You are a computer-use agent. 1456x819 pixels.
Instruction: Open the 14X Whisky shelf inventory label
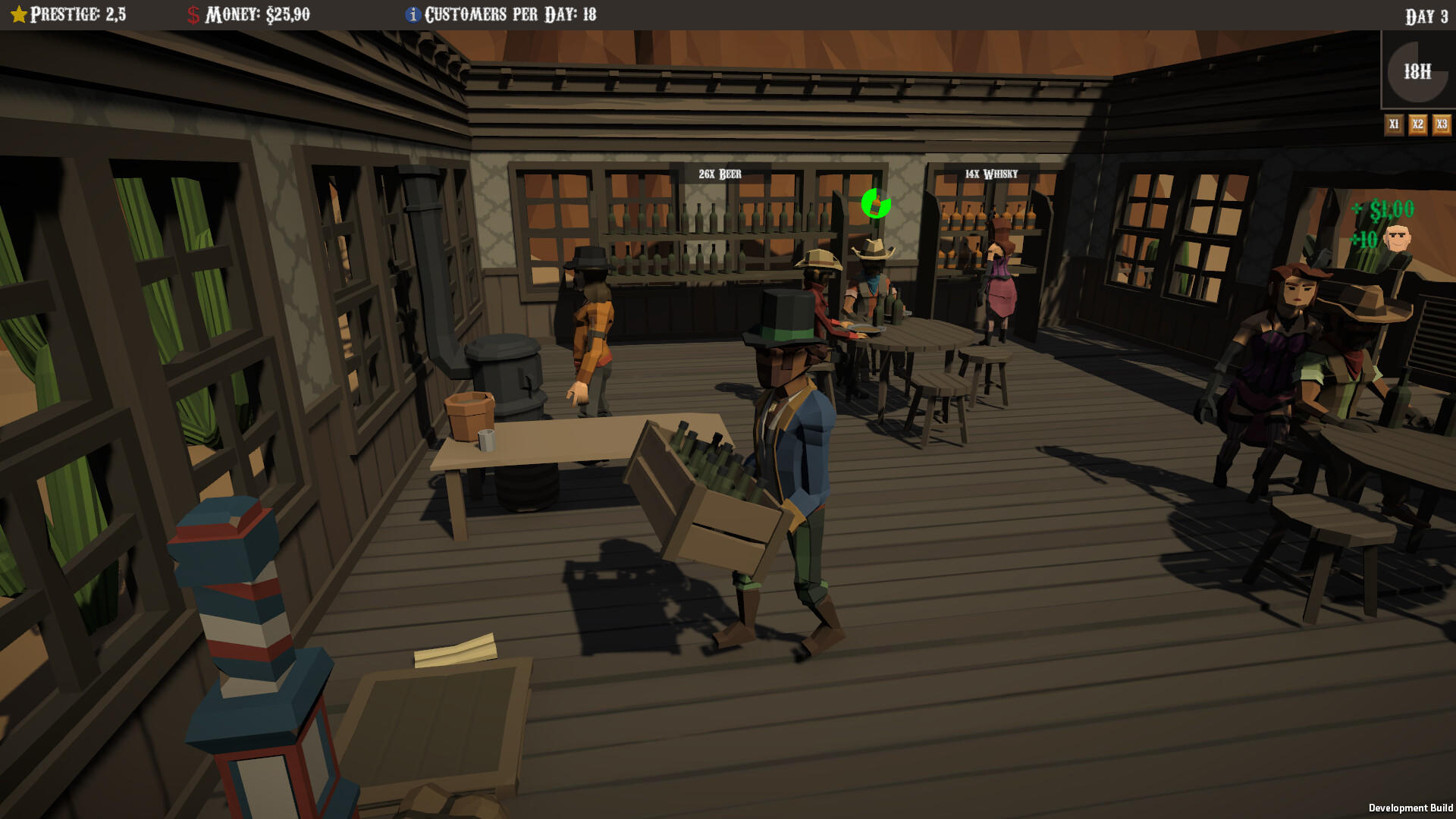pos(990,174)
